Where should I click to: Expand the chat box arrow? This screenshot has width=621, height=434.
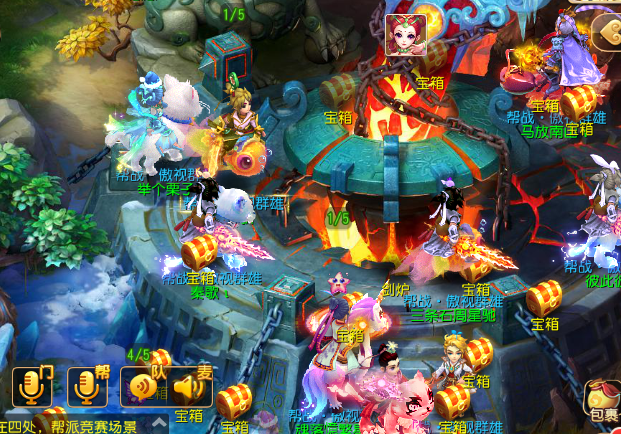pos(158,425)
